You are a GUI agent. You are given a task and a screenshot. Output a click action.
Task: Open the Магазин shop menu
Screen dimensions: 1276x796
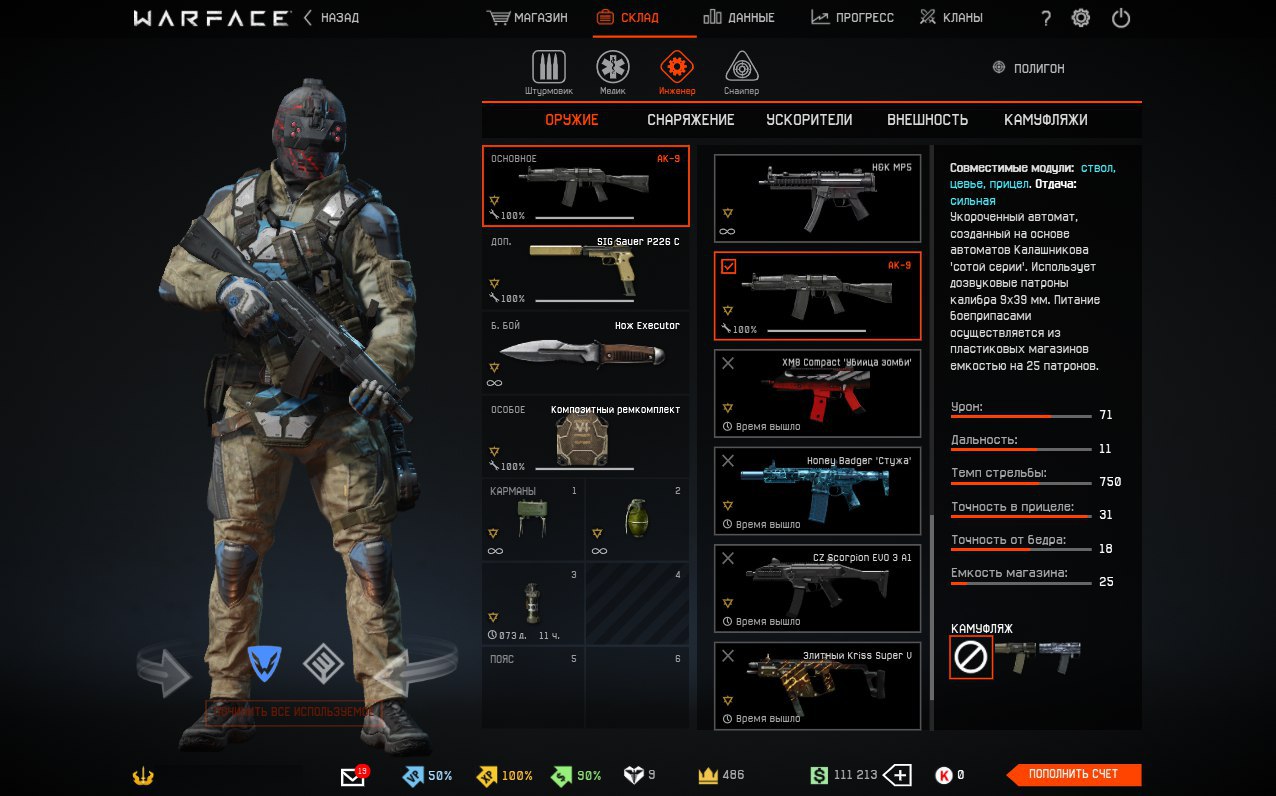click(527, 18)
